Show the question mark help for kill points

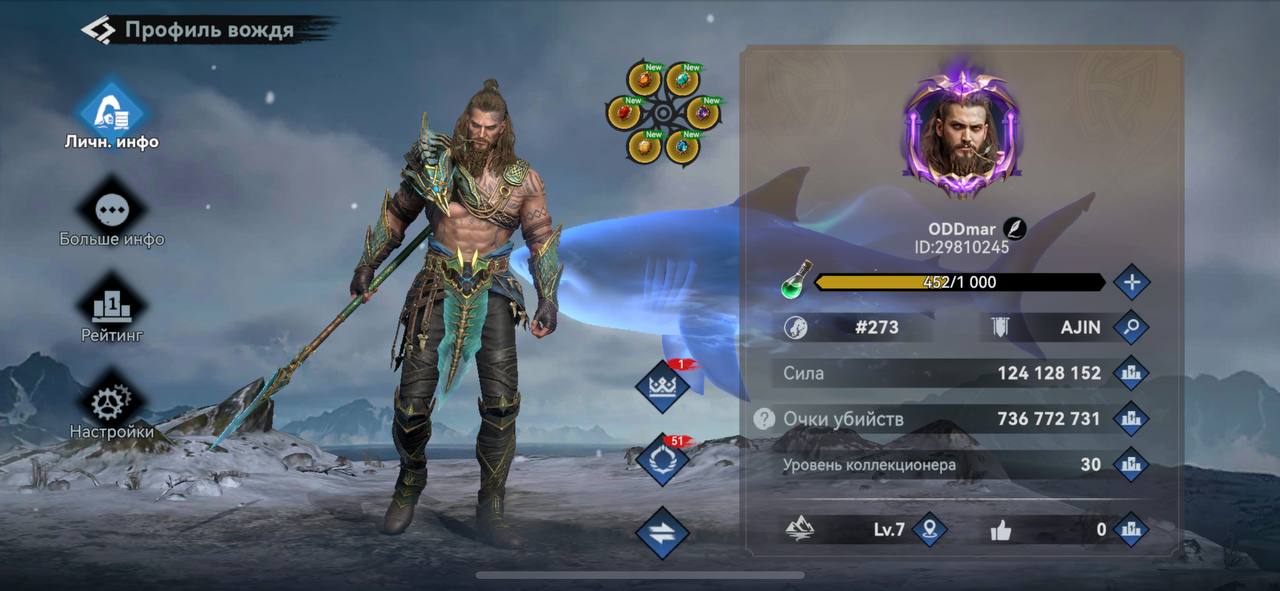point(764,419)
